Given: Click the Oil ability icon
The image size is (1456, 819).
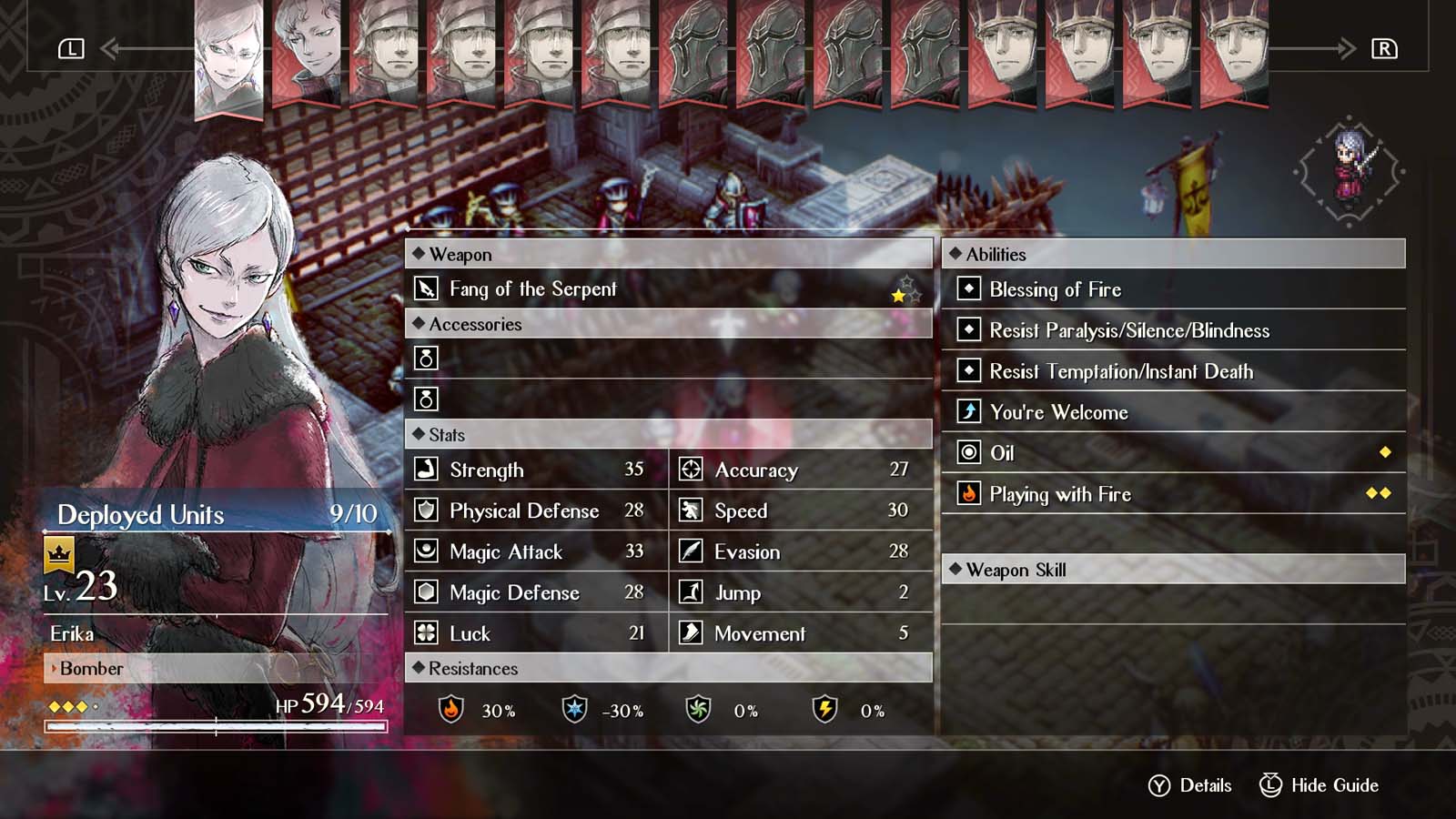Looking at the screenshot, I should coord(967,453).
